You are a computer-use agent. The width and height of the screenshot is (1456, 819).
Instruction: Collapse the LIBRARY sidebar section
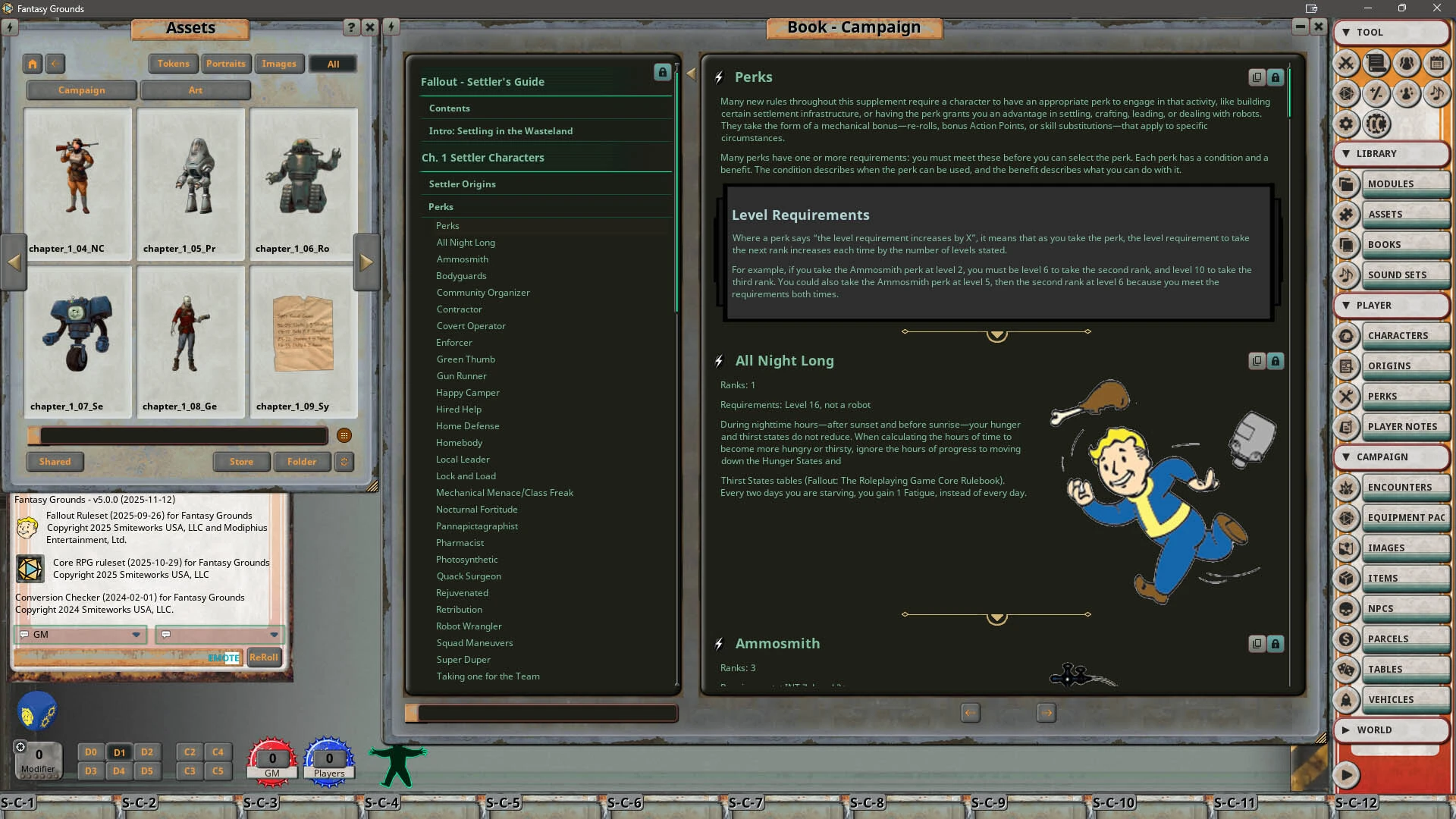coord(1346,153)
